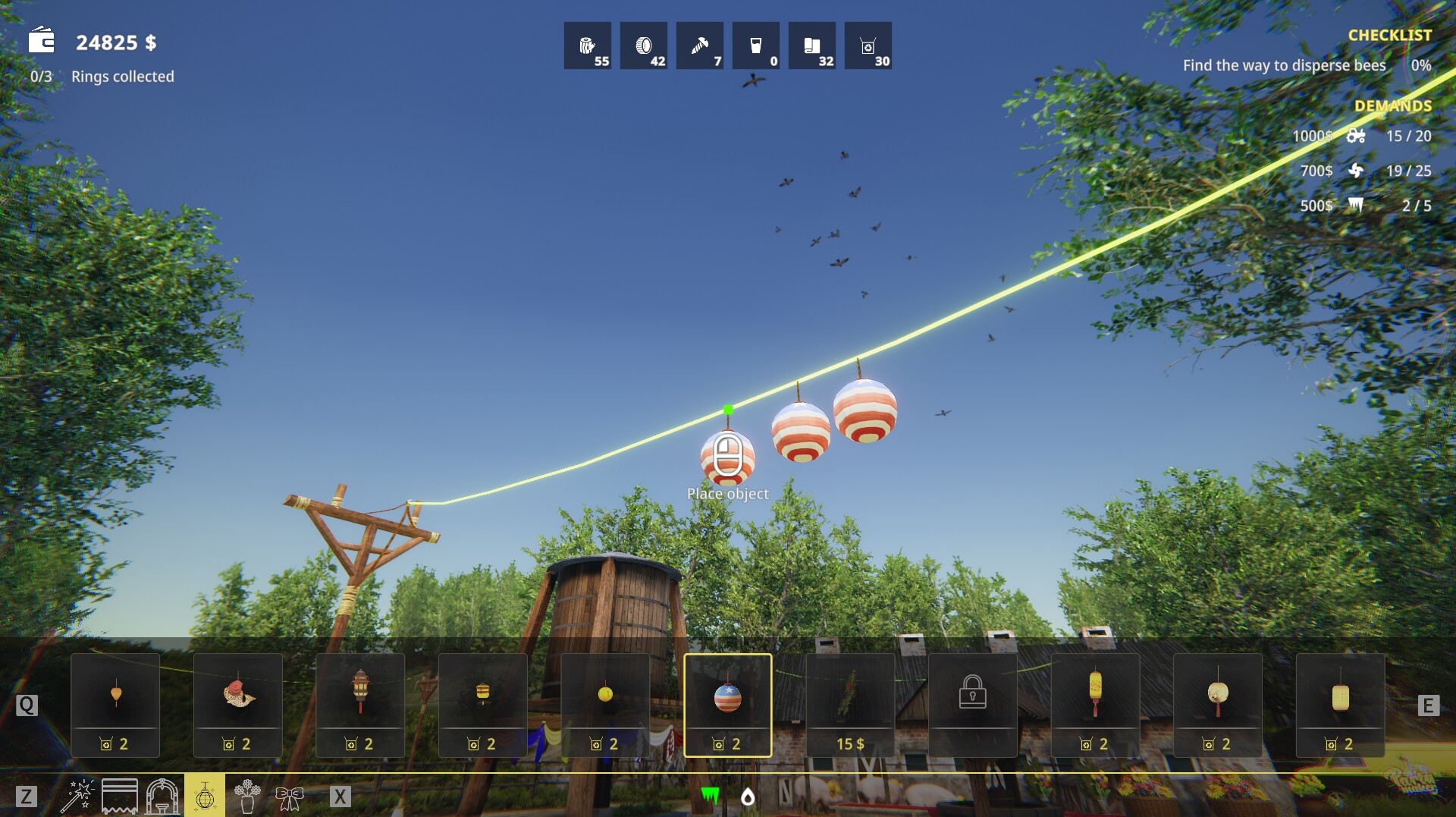Image resolution: width=1456 pixels, height=817 pixels.
Task: Click the wallet icon next to 24825 $
Action: tap(42, 42)
